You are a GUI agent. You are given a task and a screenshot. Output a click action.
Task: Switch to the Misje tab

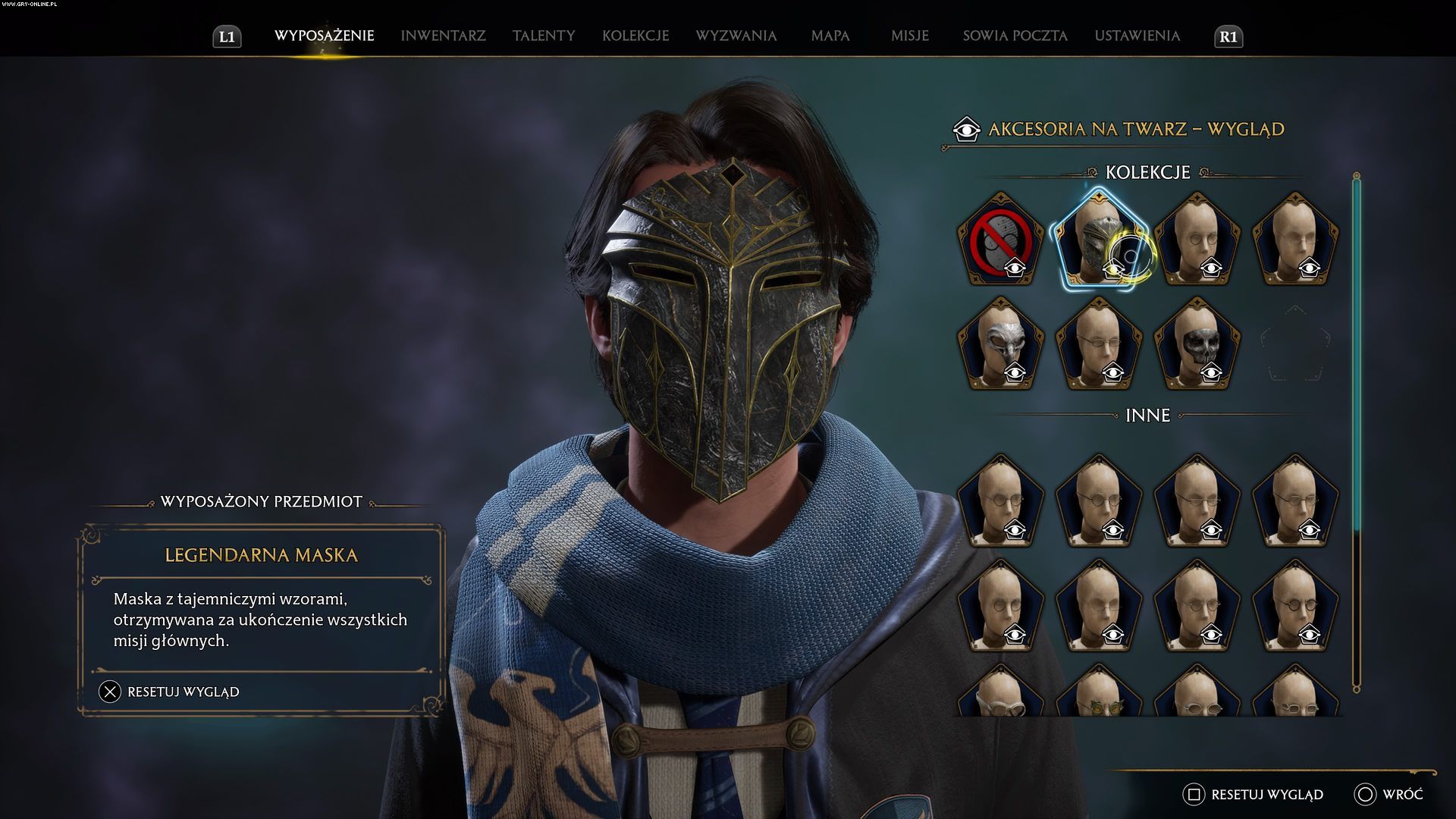point(909,36)
